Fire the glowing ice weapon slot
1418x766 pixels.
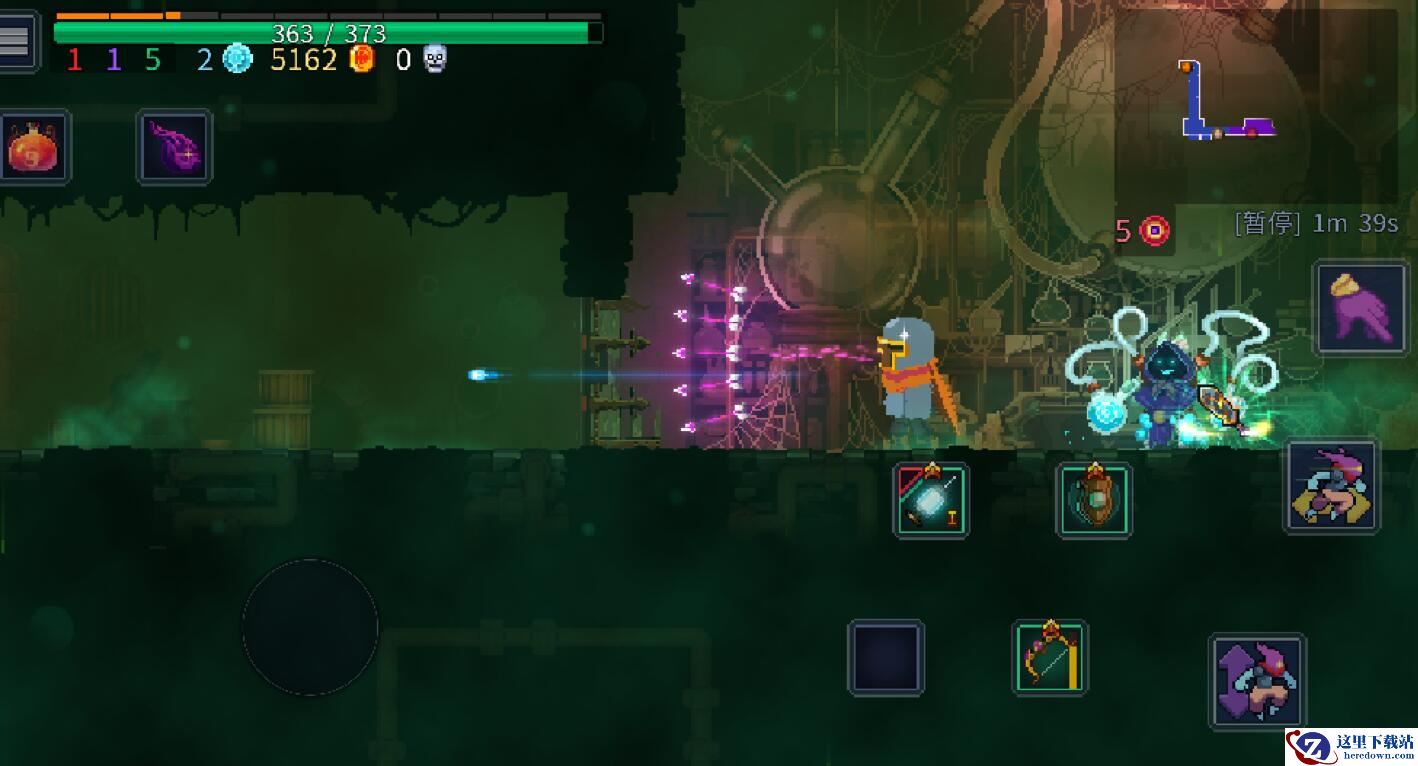click(931, 500)
